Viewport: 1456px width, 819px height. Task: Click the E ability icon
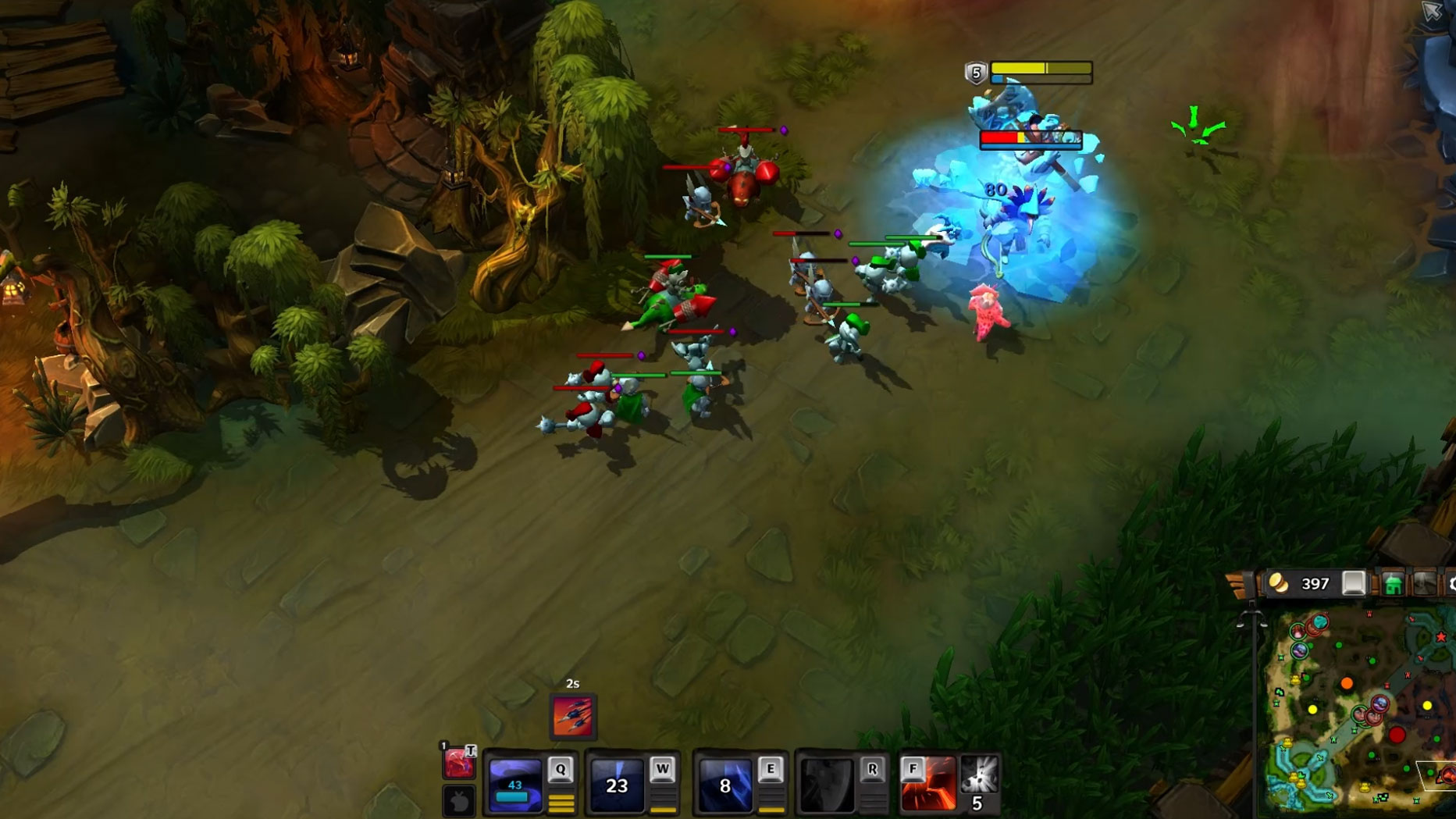724,785
